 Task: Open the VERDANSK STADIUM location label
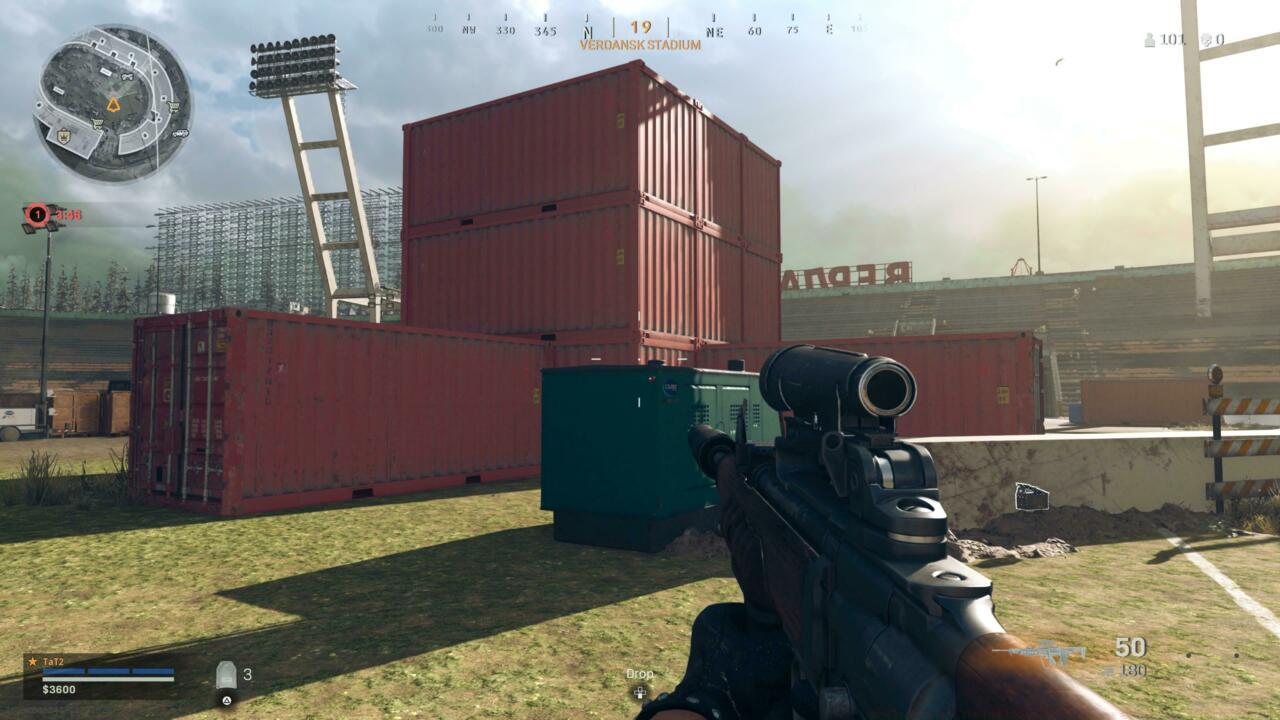640,43
